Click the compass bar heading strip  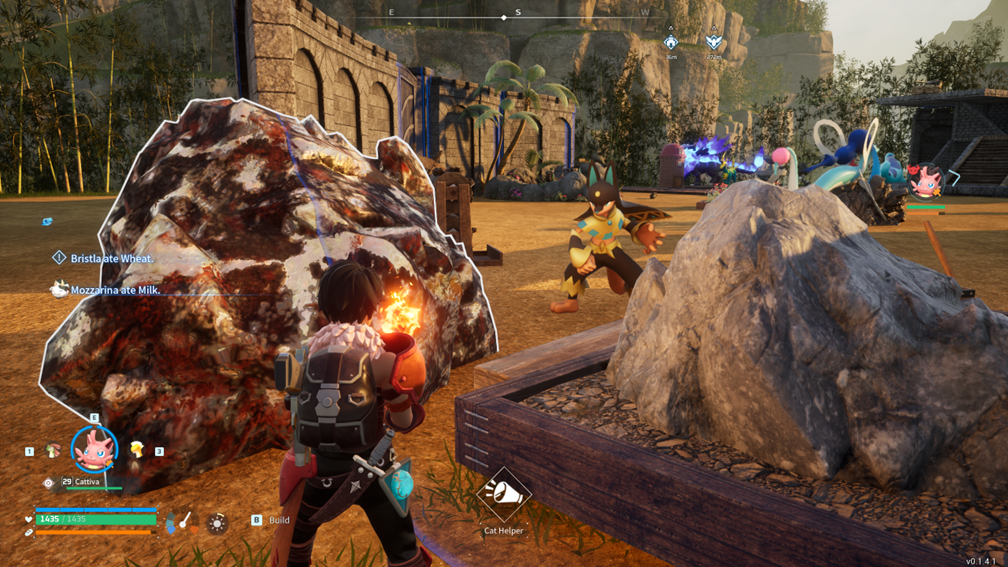pyautogui.click(x=518, y=16)
